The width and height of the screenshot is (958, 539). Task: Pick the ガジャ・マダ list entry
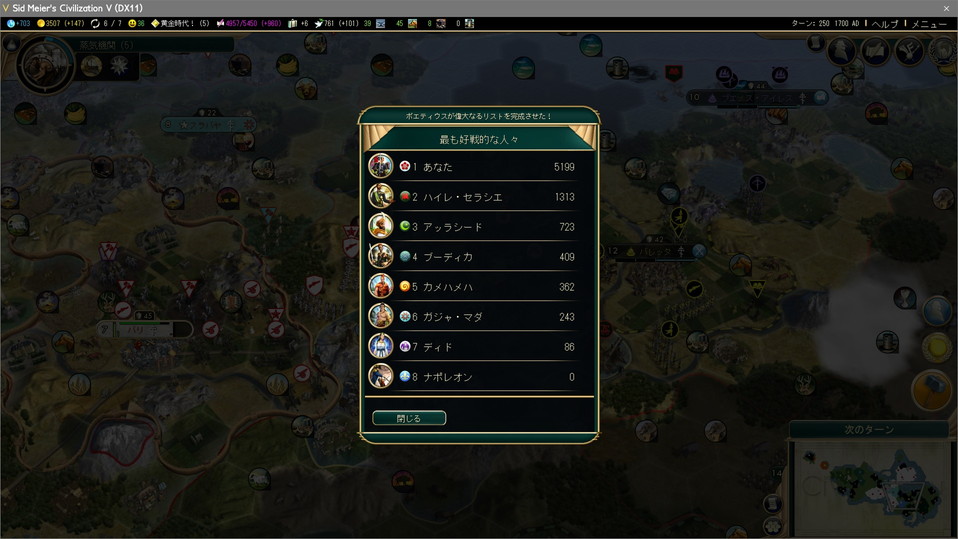point(479,317)
